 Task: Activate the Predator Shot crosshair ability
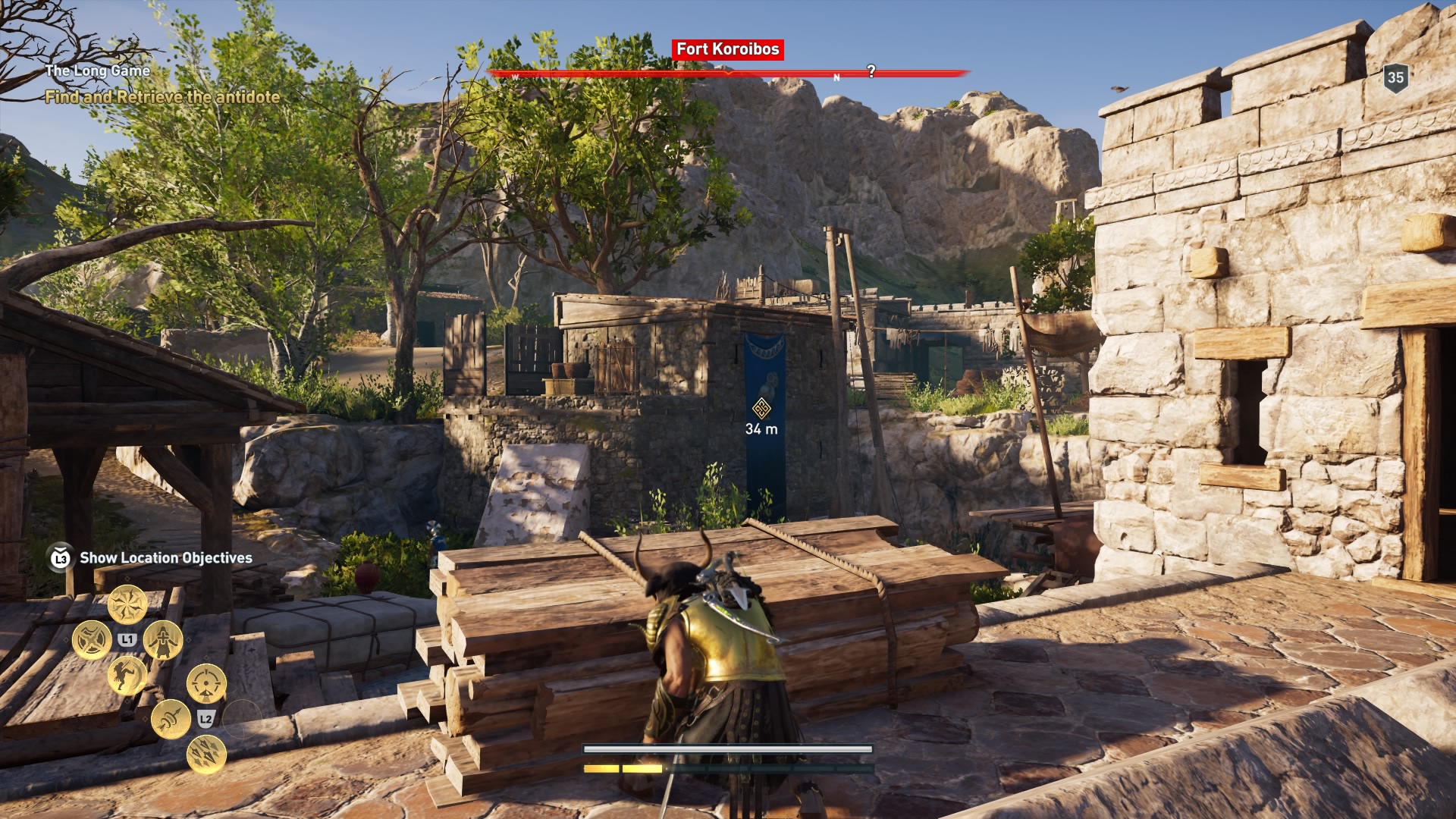click(x=206, y=683)
